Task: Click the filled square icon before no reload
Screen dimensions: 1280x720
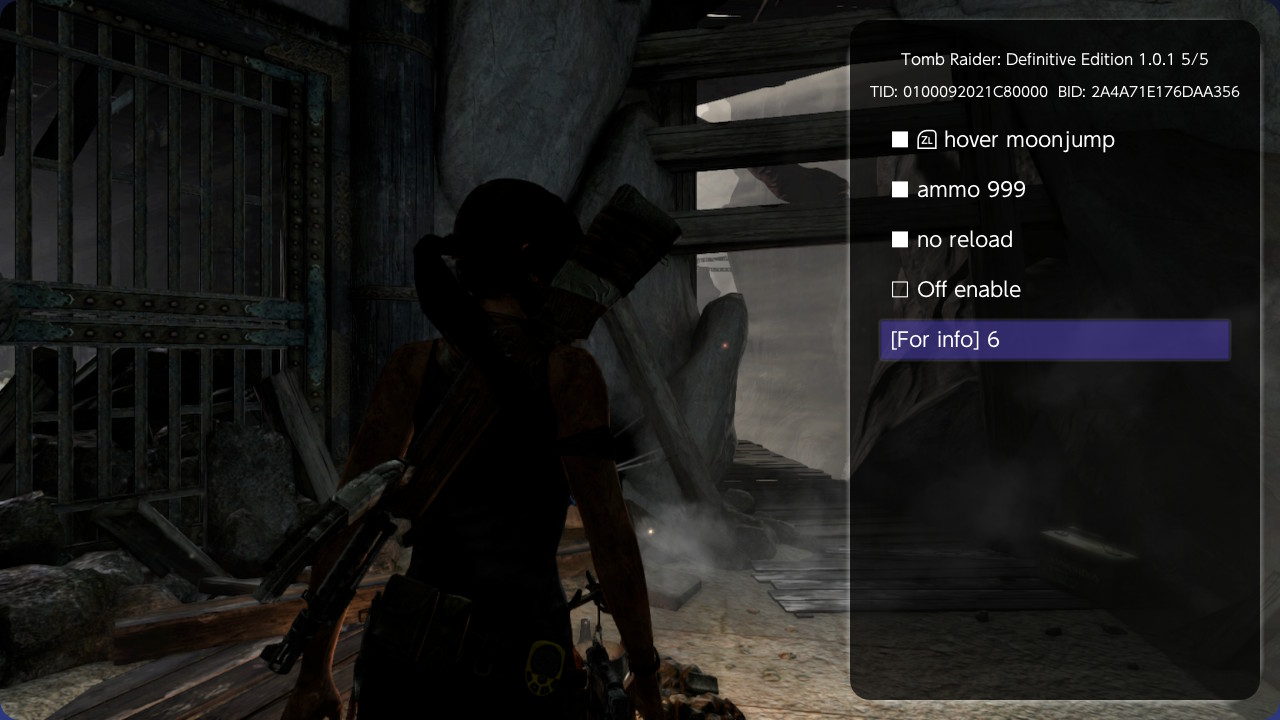Action: [899, 239]
